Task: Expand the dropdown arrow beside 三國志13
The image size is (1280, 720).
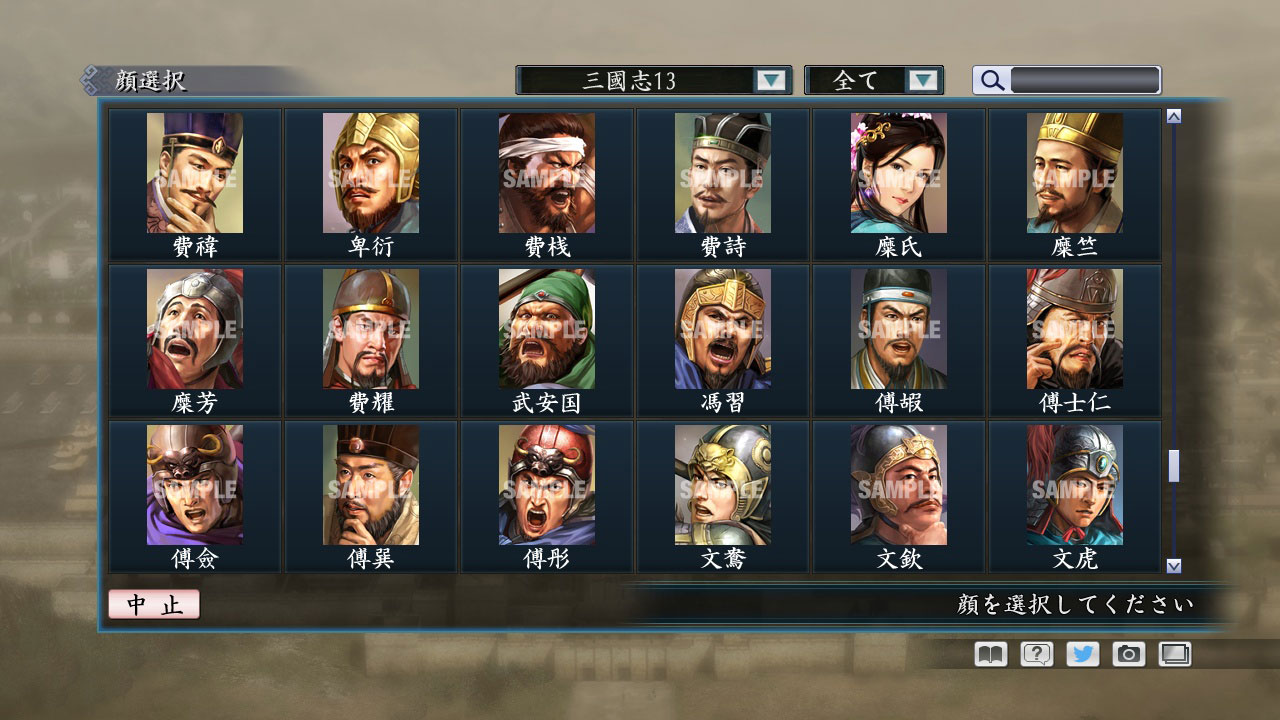Action: click(770, 79)
